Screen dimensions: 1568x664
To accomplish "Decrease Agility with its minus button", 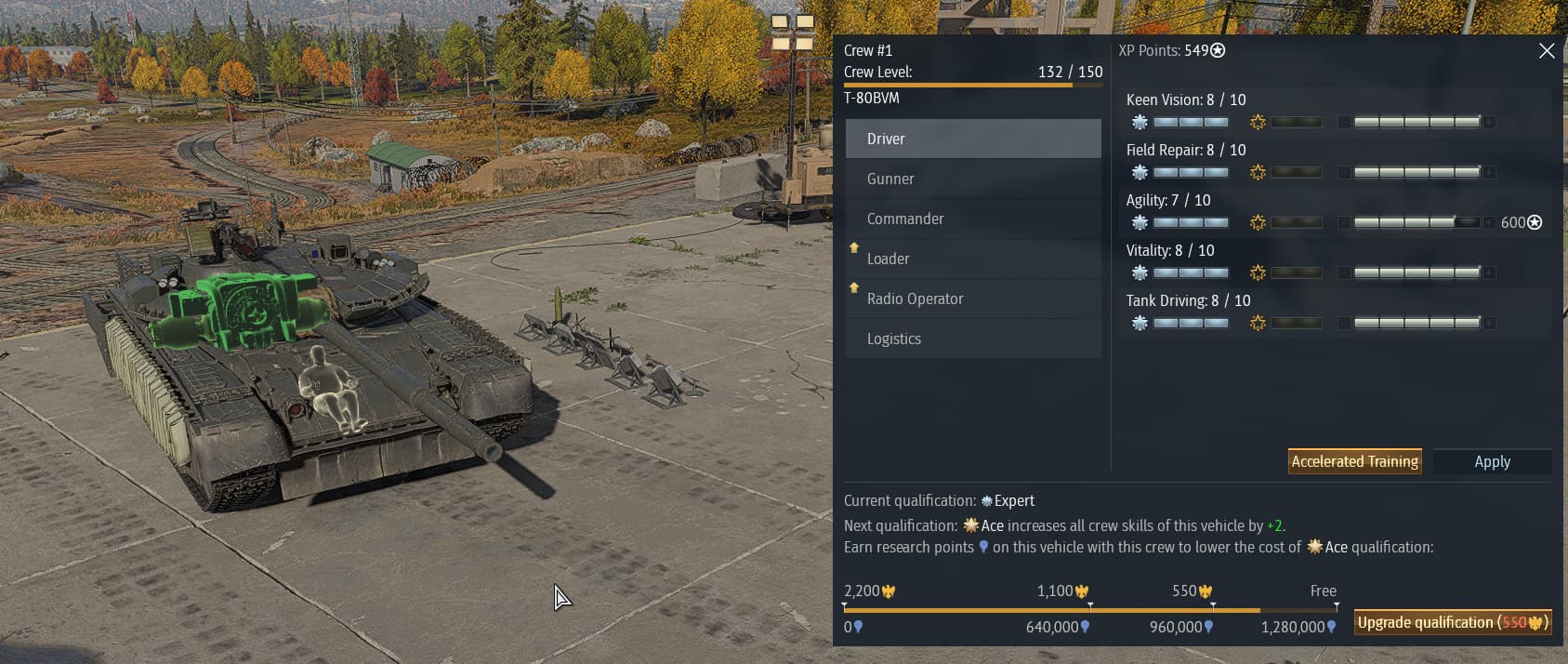I will (x=1344, y=222).
